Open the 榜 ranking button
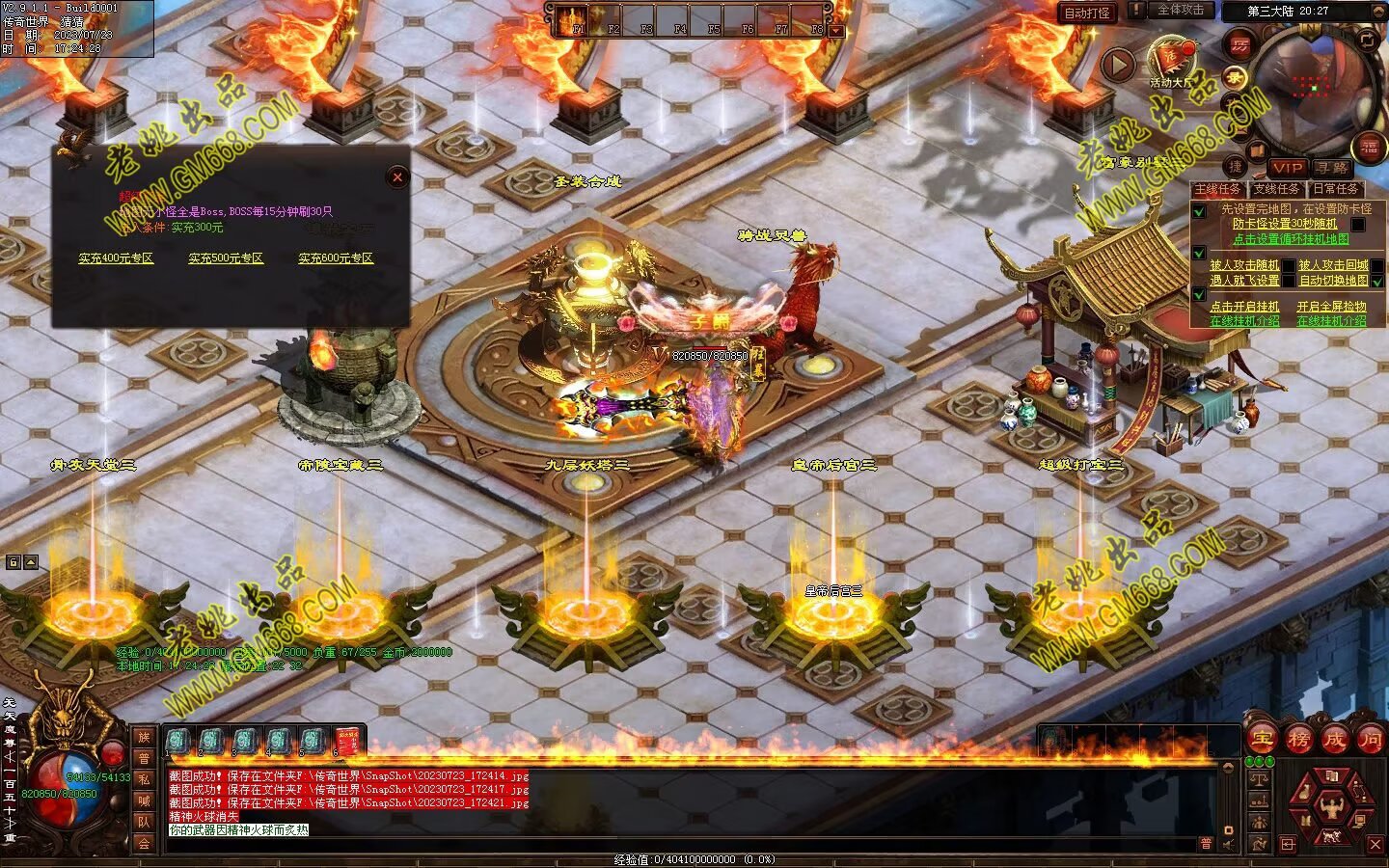Image resolution: width=1389 pixels, height=868 pixels. (x=1298, y=740)
